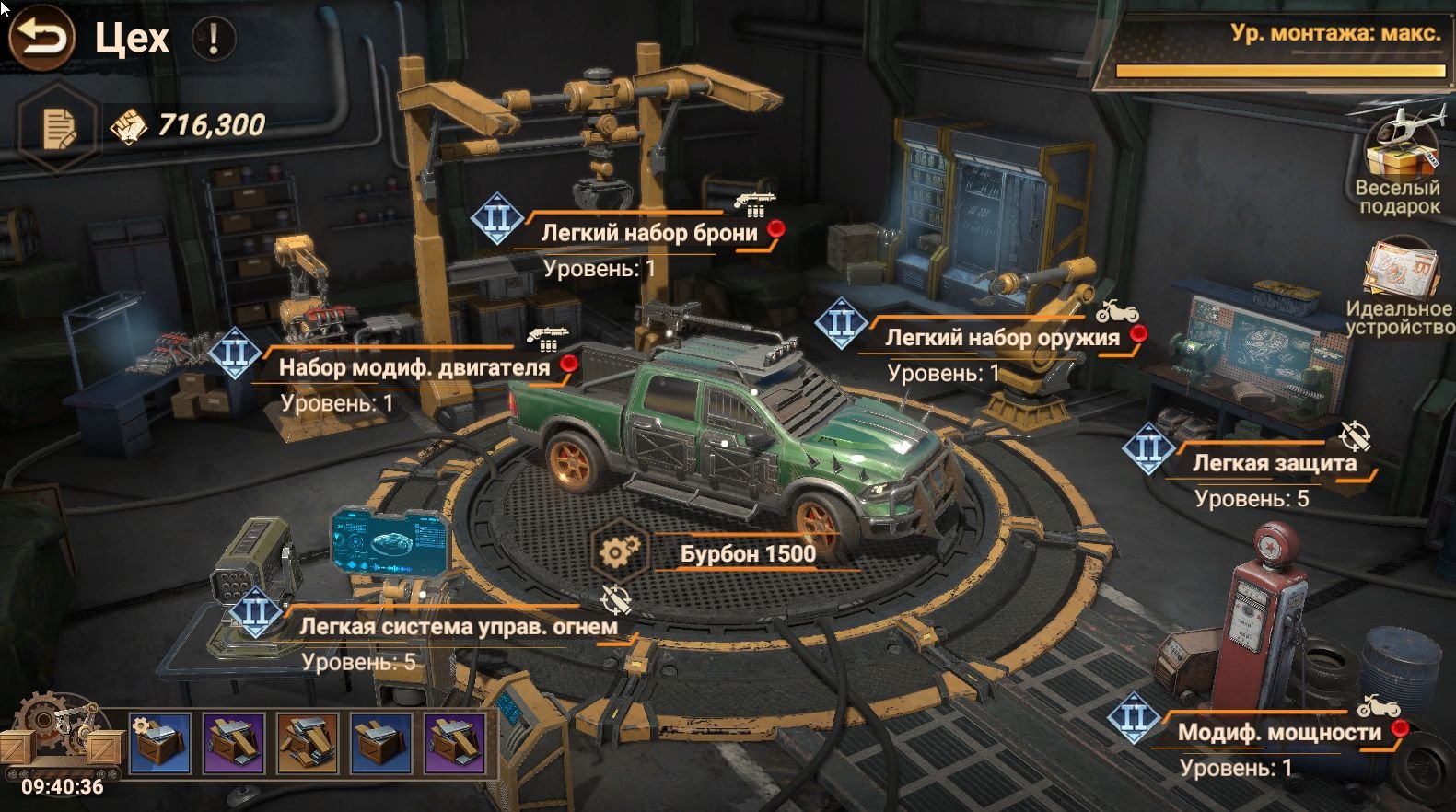This screenshot has width=1456, height=812.
Task: Open the document notes hexagon icon
Action: tap(58, 127)
